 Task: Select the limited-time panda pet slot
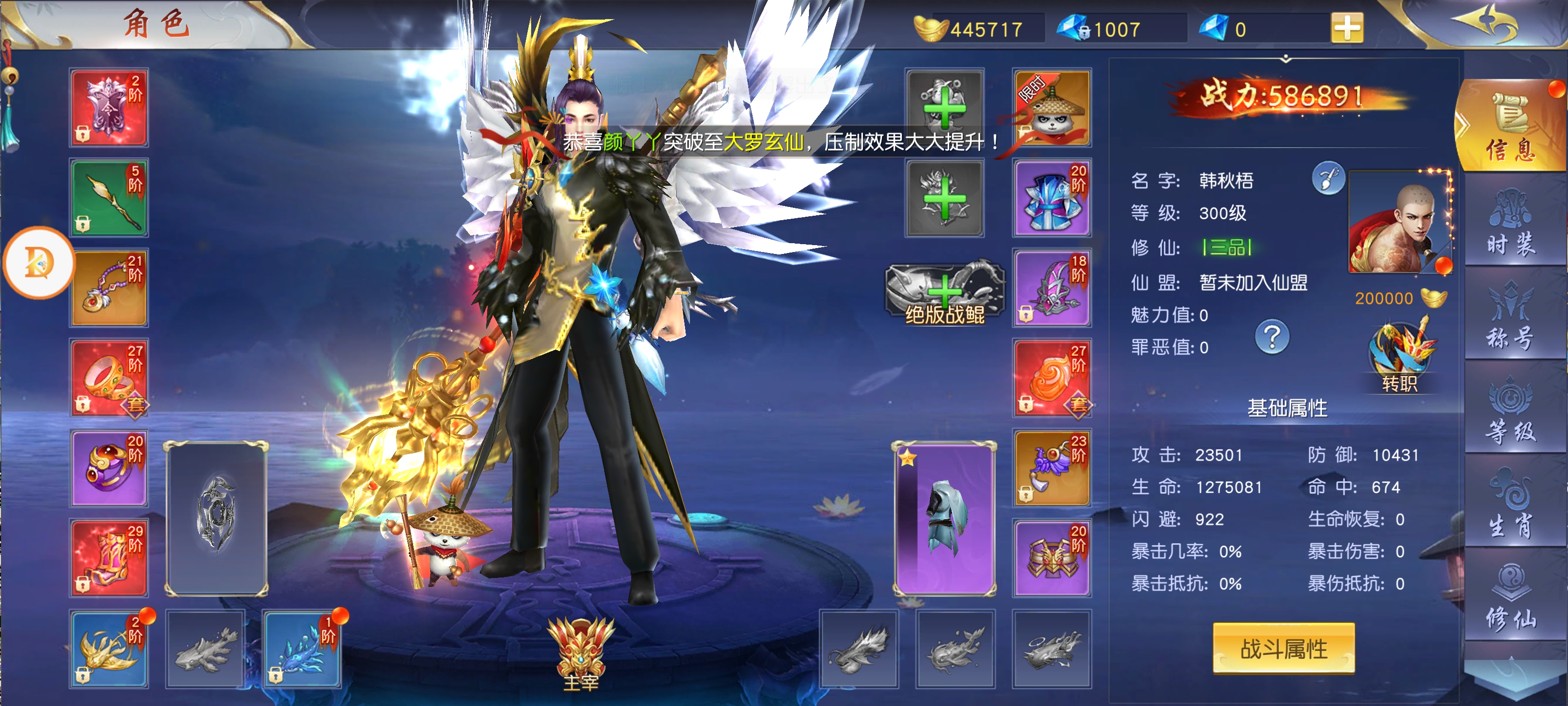coord(1051,108)
